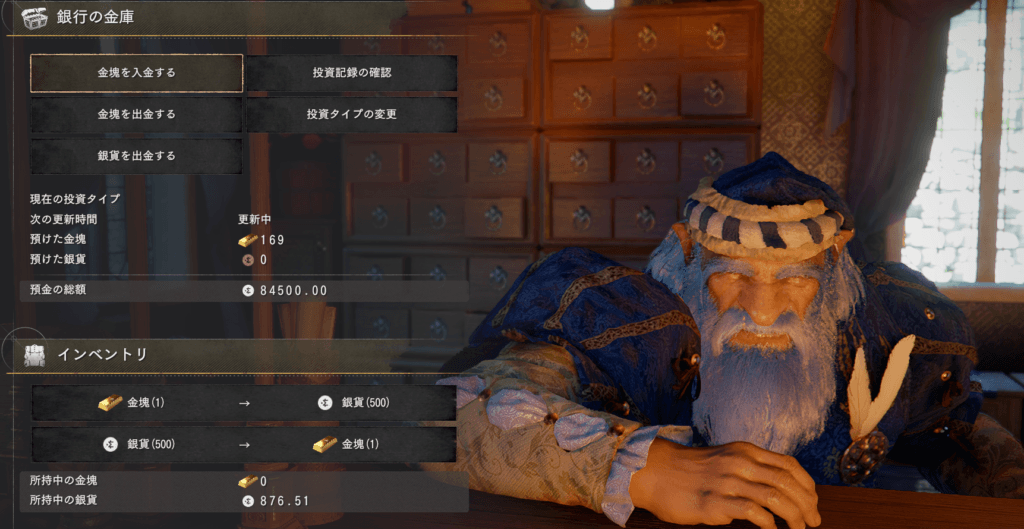Exchange 金塊(1) for 銀貨(500) row
1024x529 pixels.
[244, 403]
